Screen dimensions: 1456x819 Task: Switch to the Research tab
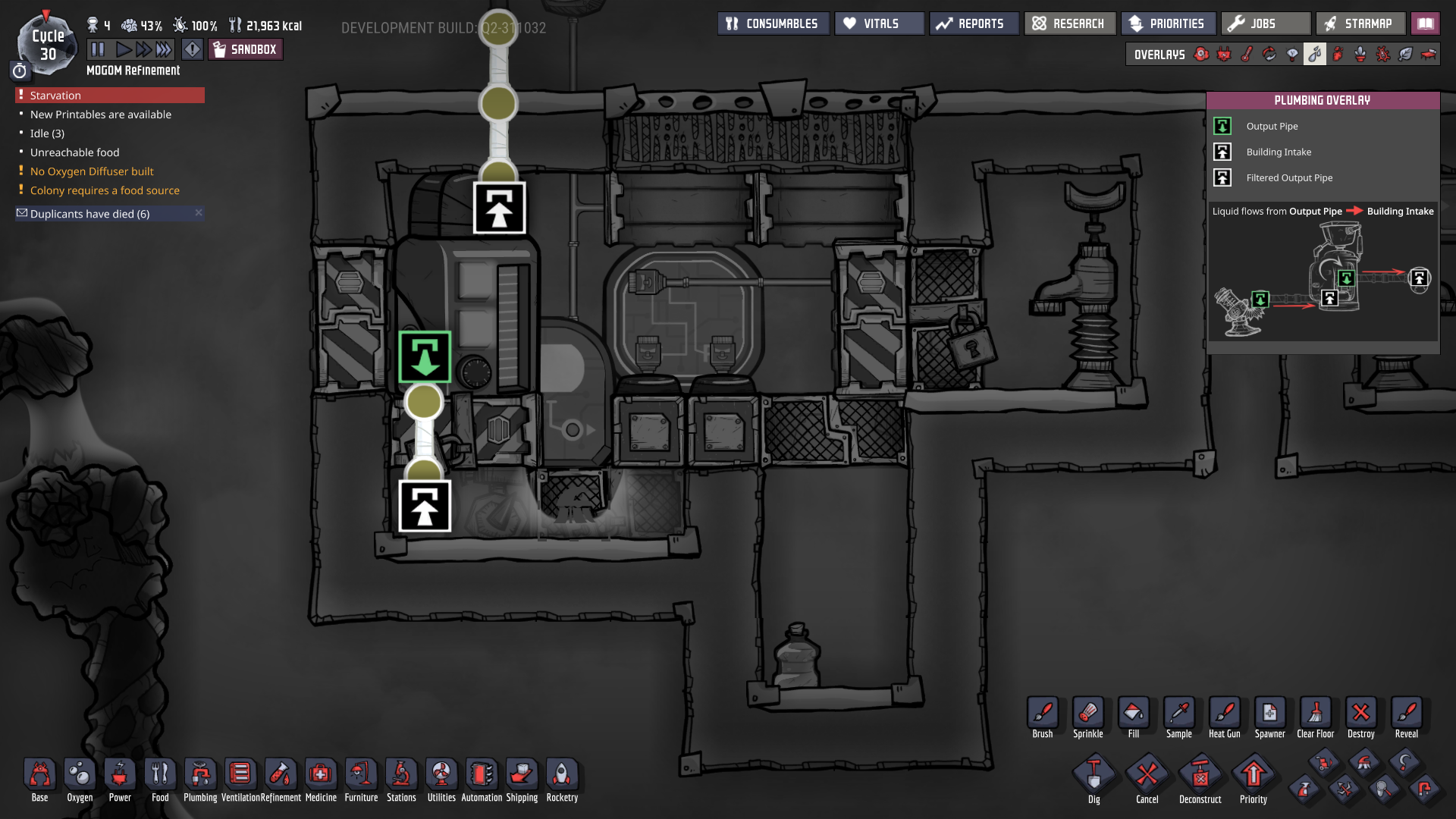[1069, 23]
